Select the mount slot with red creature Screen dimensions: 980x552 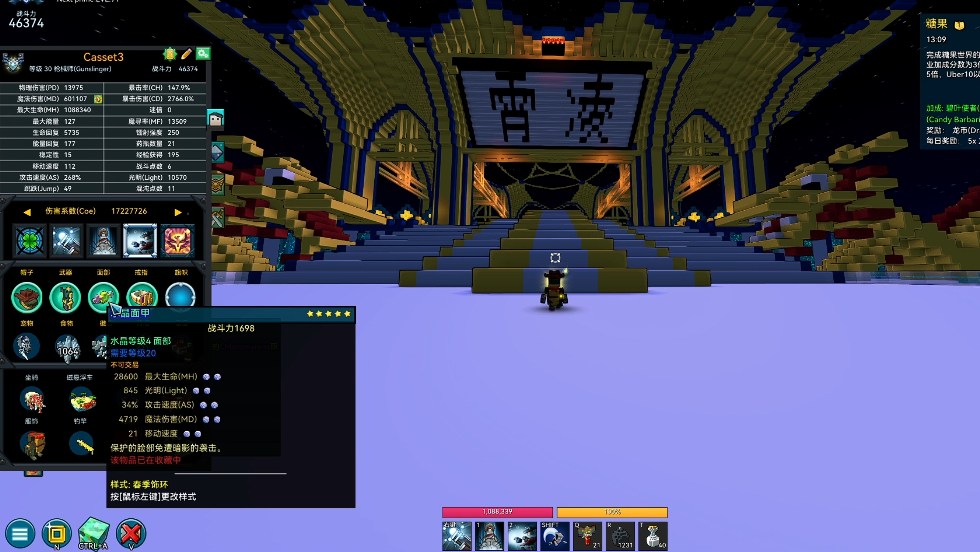[x=33, y=400]
